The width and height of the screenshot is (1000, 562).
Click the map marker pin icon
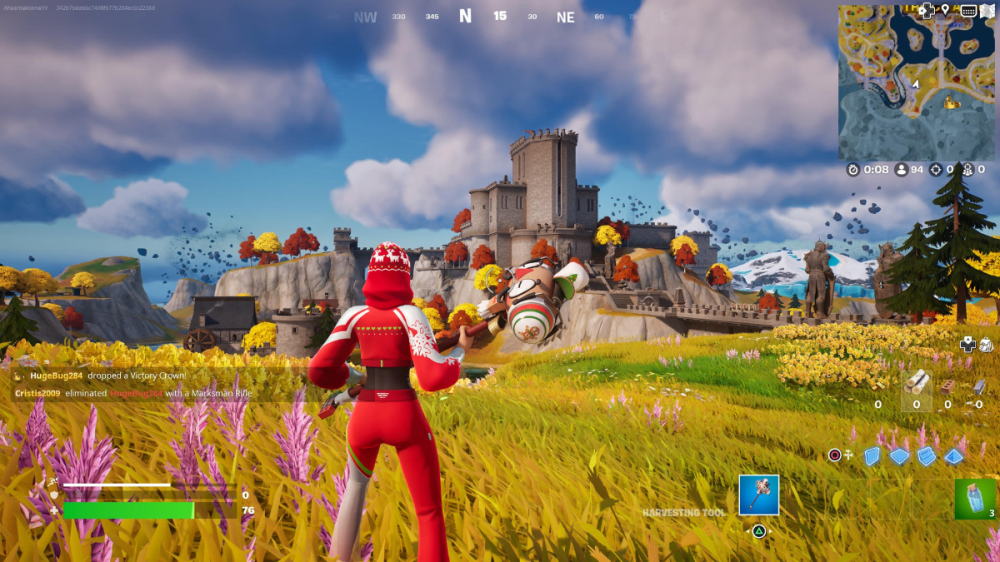pyautogui.click(x=945, y=10)
